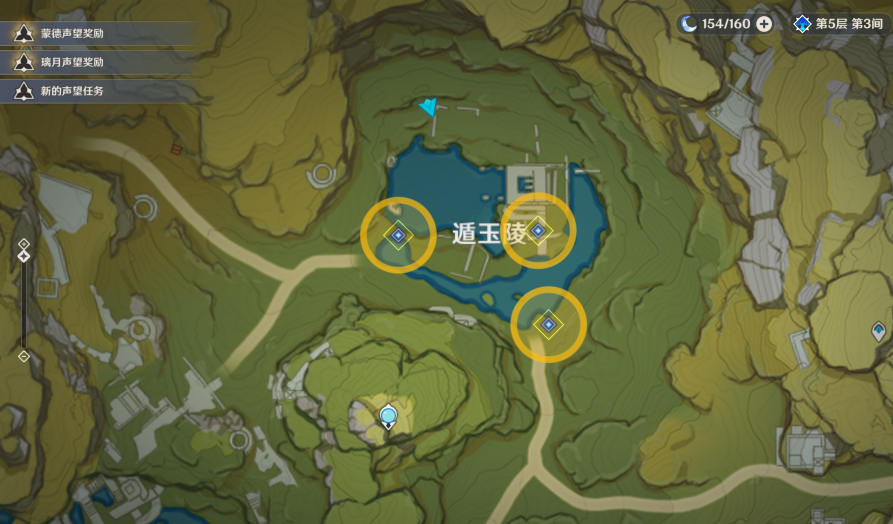Zoom in with the map slider plus
This screenshot has width=893, height=524.
click(x=24, y=243)
